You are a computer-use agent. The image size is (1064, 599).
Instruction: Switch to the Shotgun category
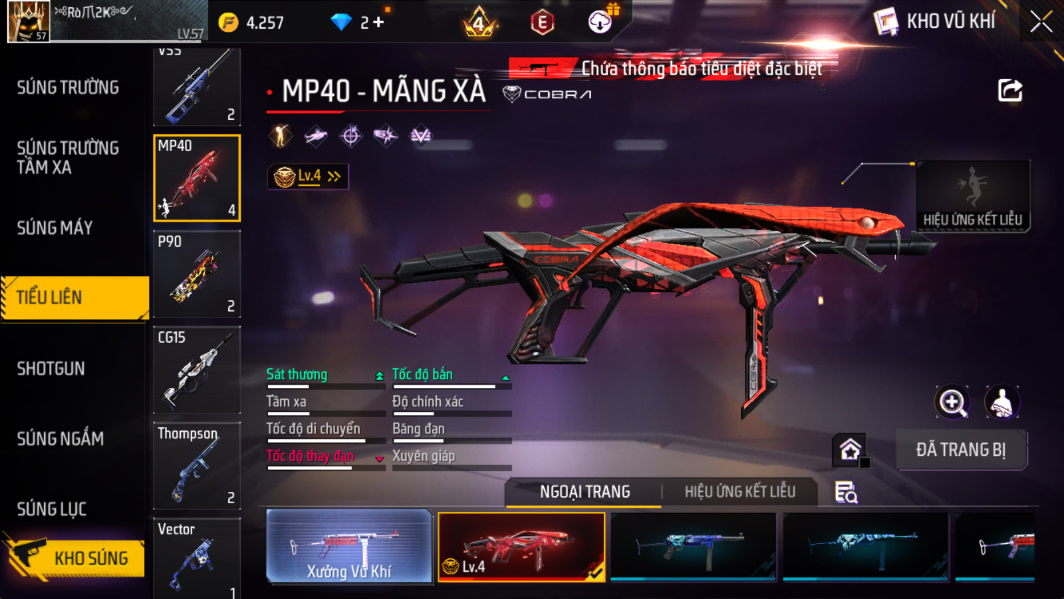pyautogui.click(x=51, y=369)
